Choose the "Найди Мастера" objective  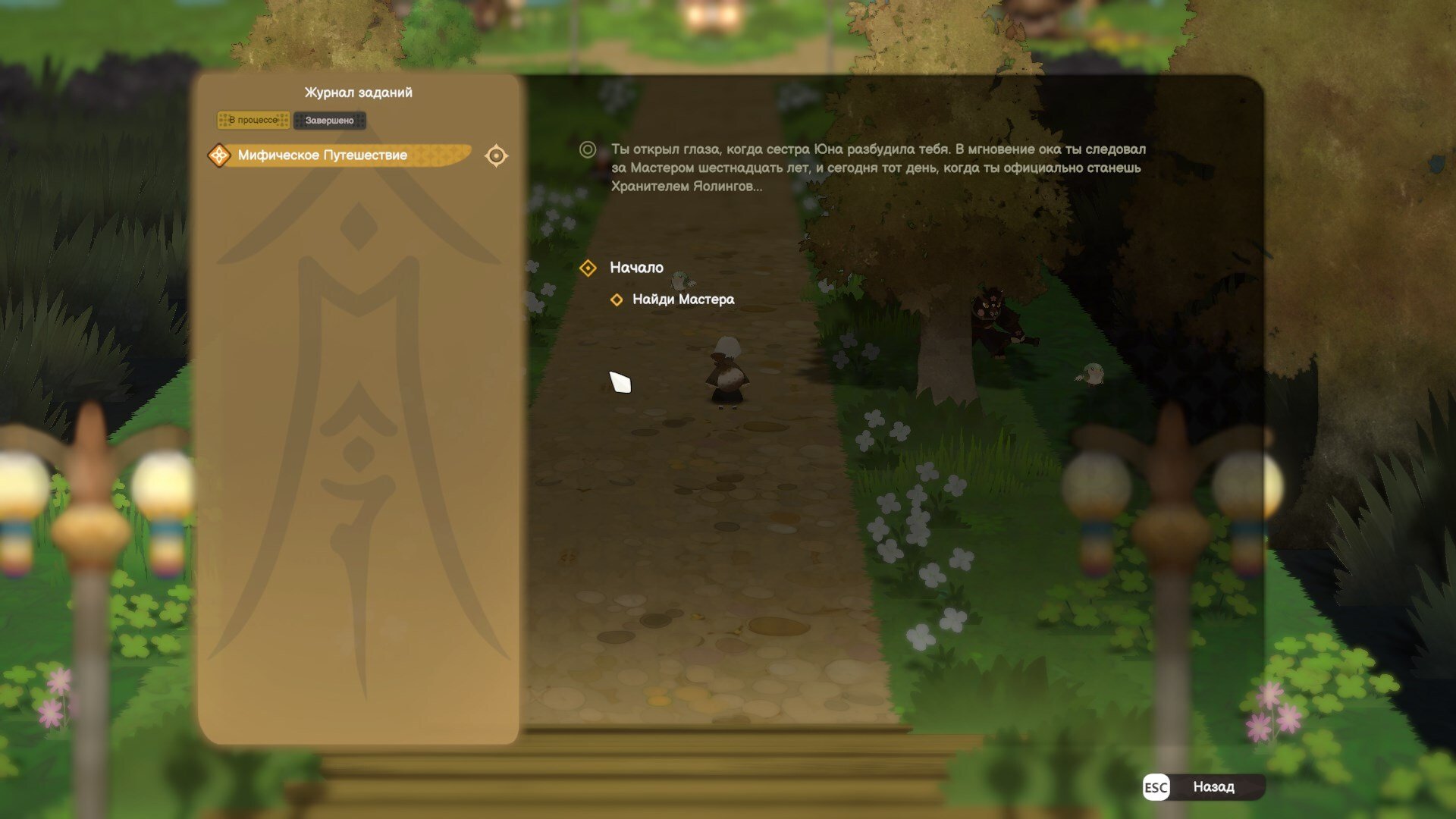[682, 300]
